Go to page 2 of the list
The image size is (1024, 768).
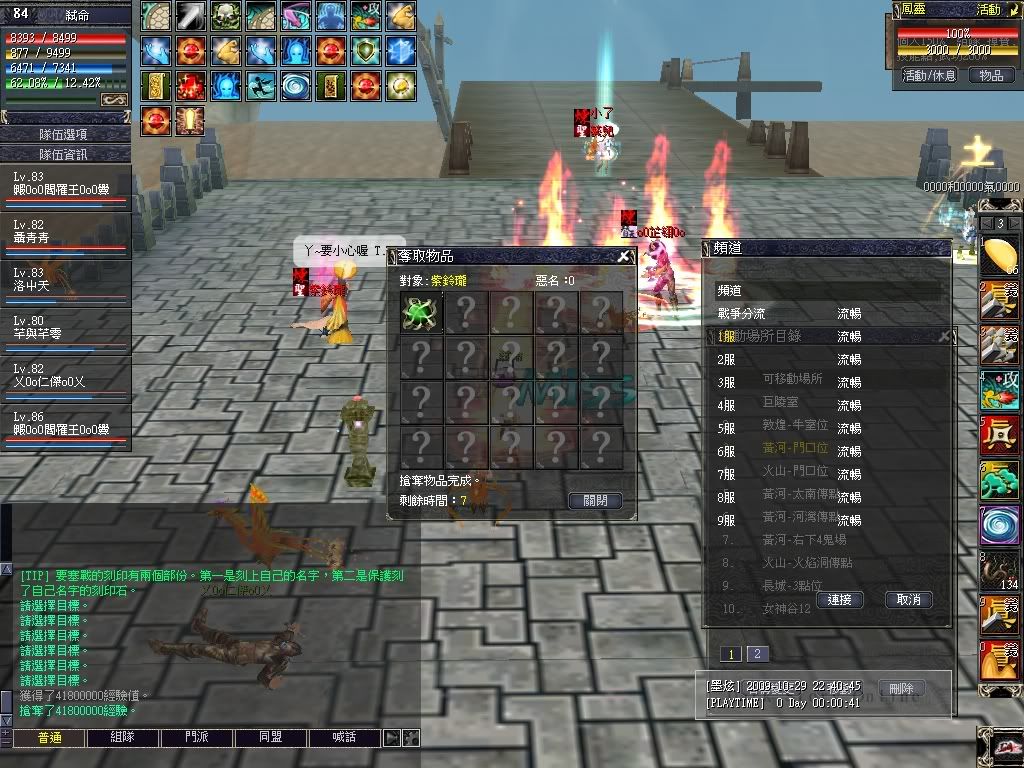coord(757,654)
